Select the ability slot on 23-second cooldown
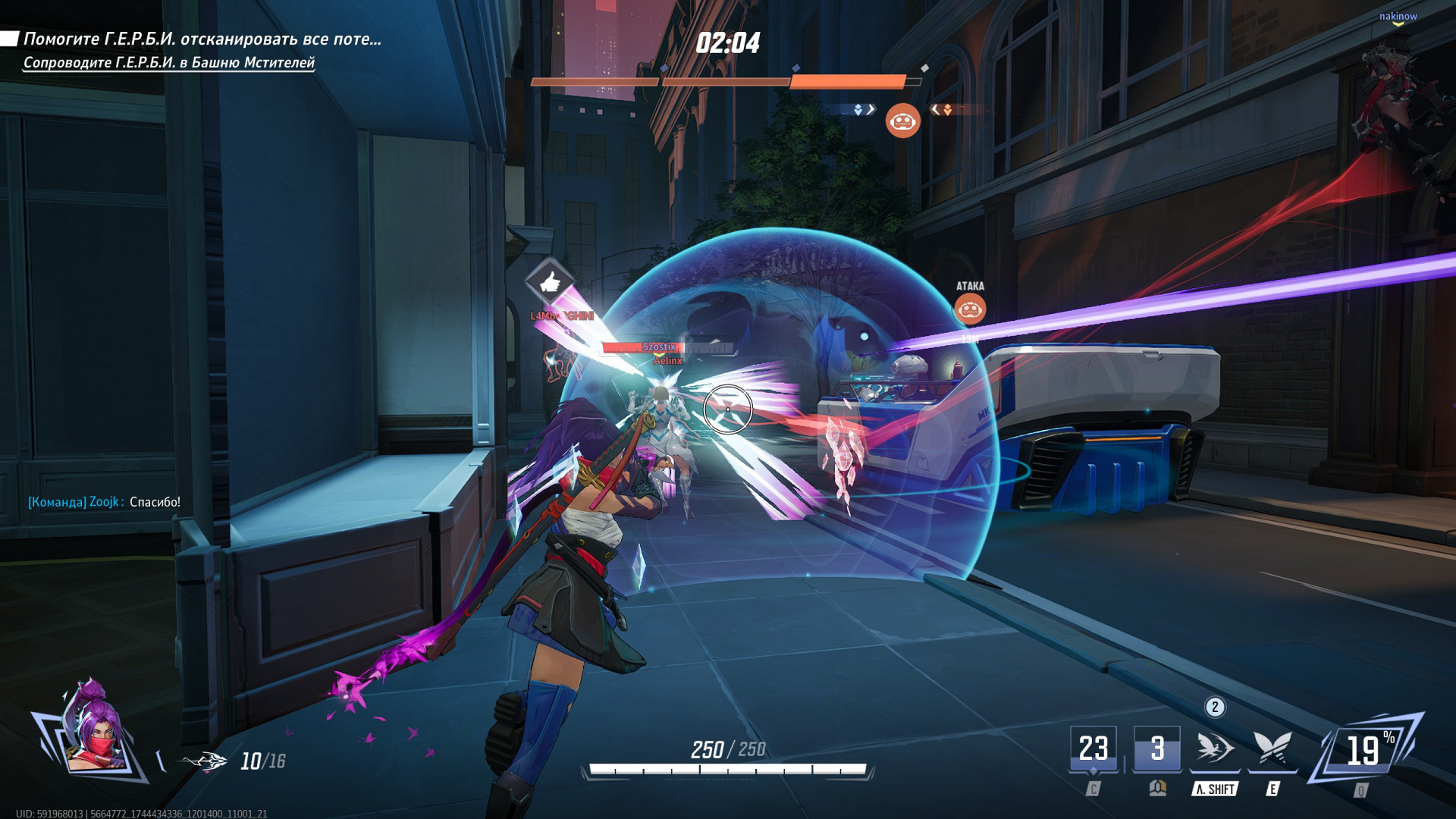 (1093, 749)
